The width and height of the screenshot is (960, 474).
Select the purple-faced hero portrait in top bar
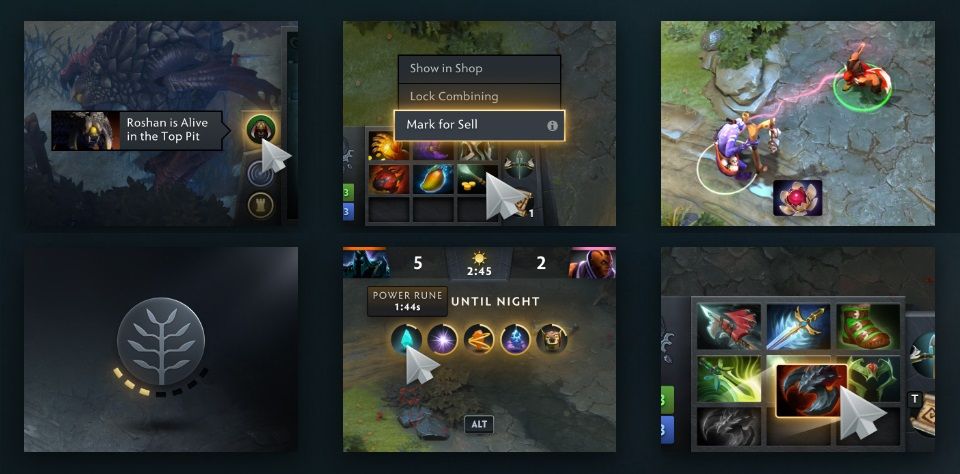[x=591, y=263]
